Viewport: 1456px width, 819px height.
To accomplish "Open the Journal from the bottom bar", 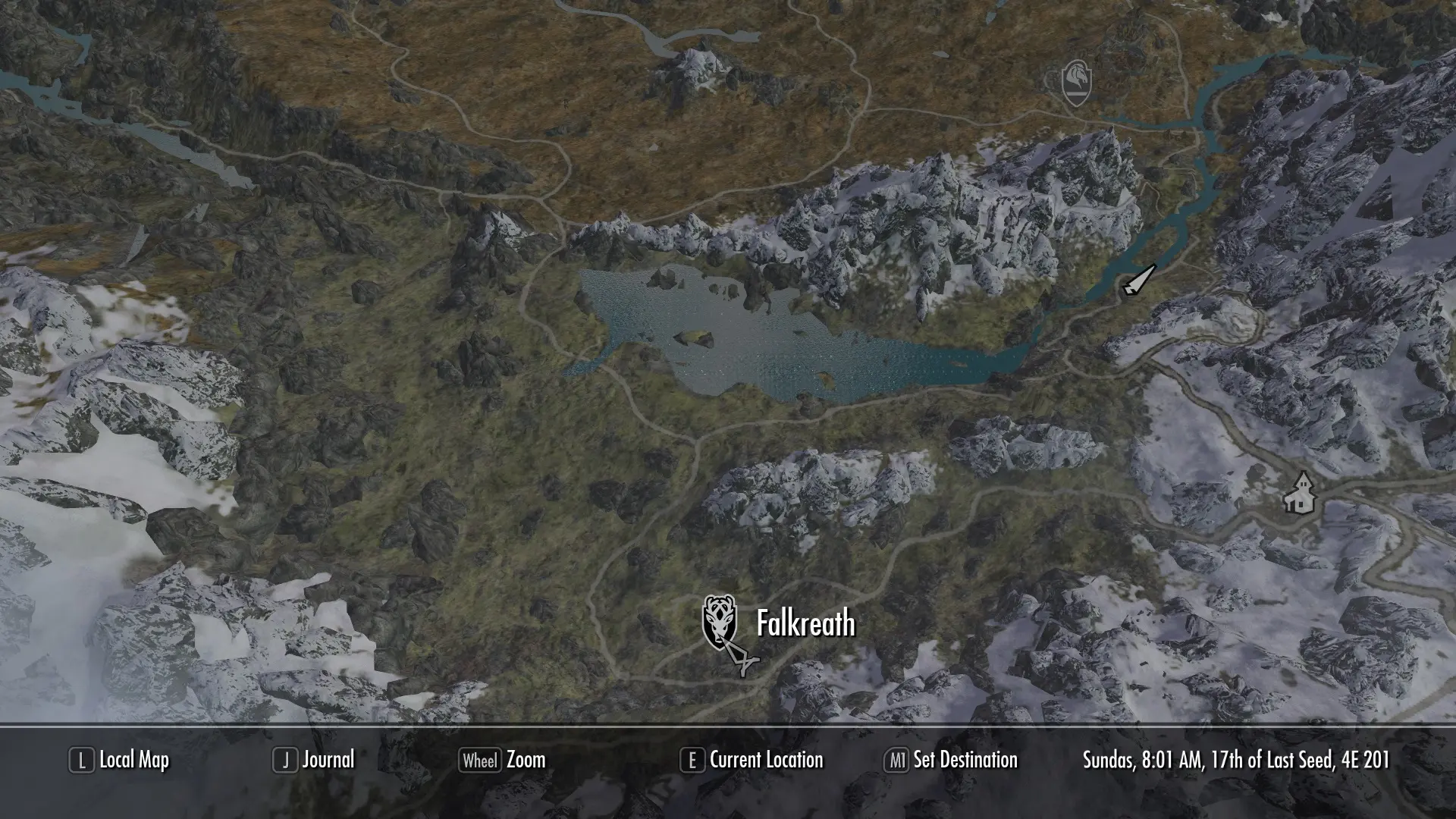I will (328, 760).
